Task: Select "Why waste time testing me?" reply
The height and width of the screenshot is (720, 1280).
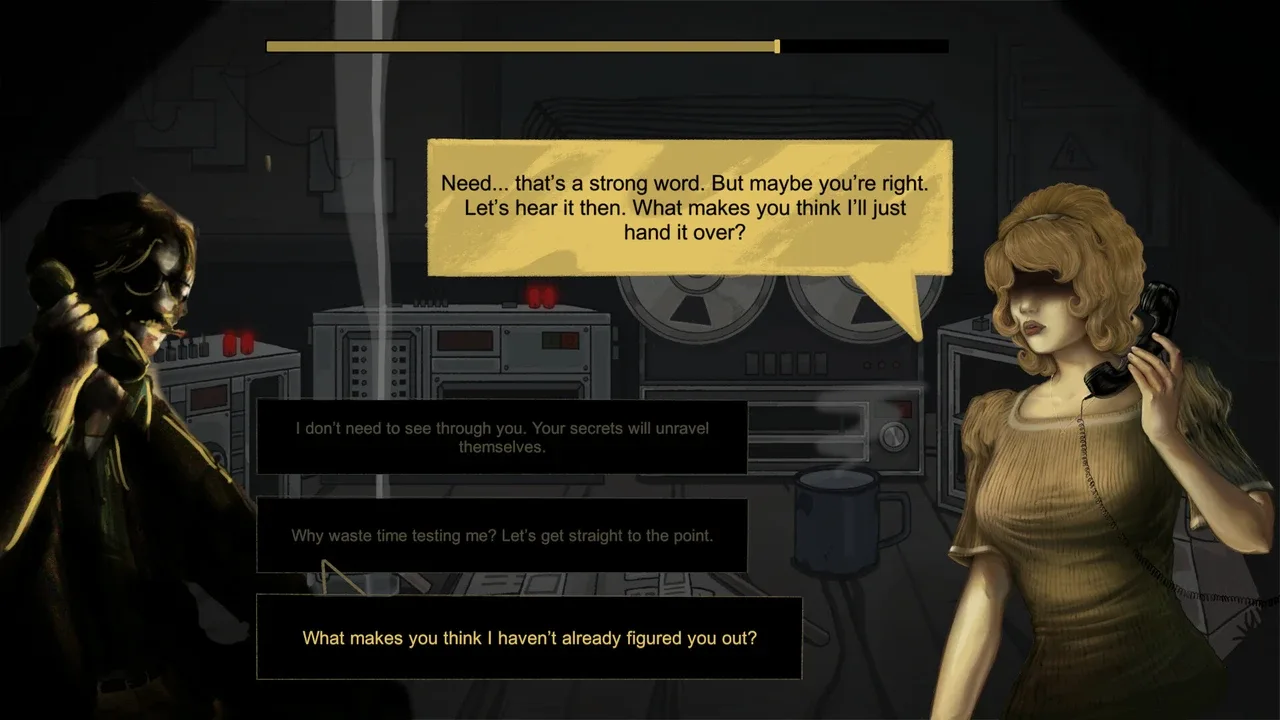Action: (502, 535)
